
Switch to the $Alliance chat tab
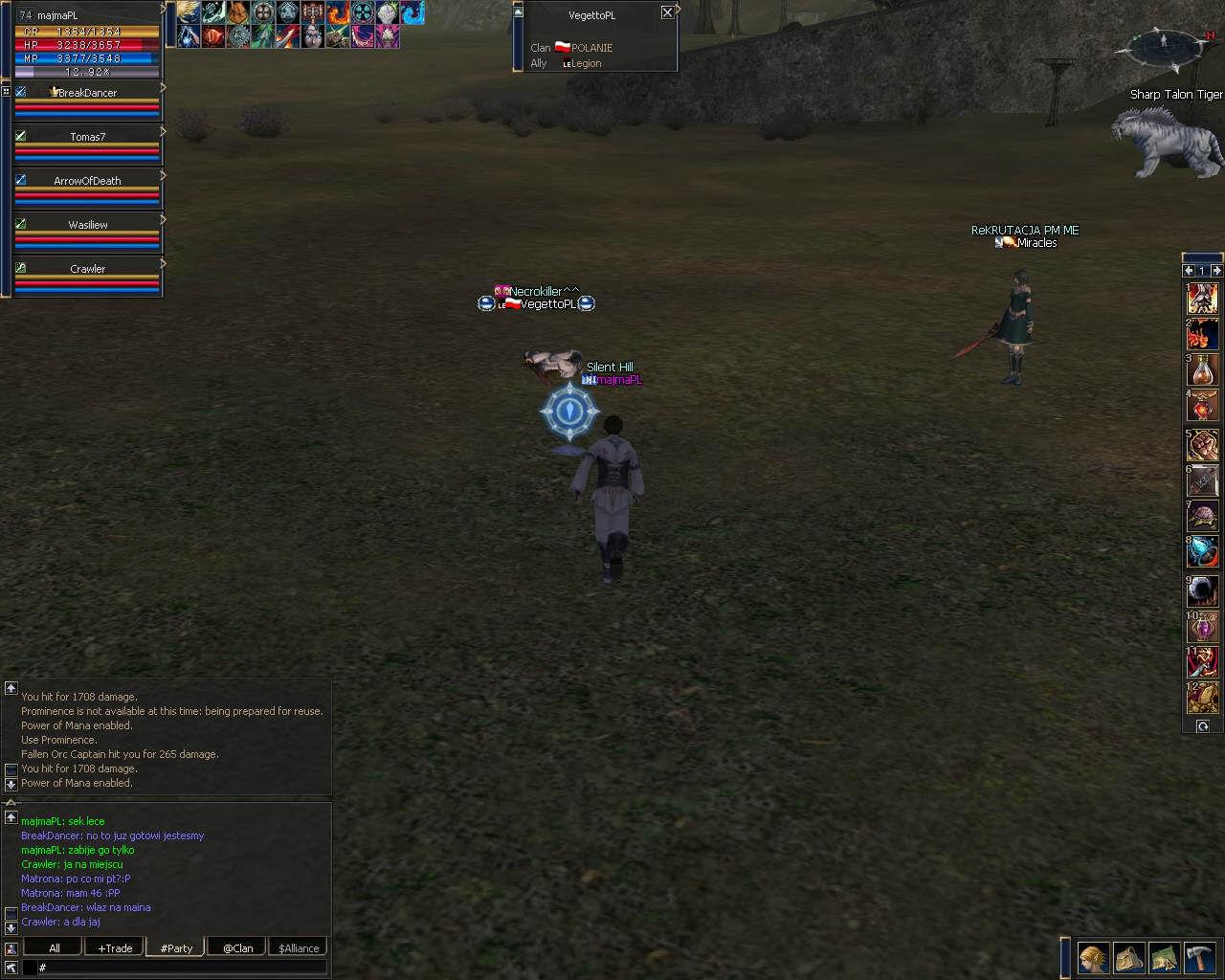(x=299, y=947)
